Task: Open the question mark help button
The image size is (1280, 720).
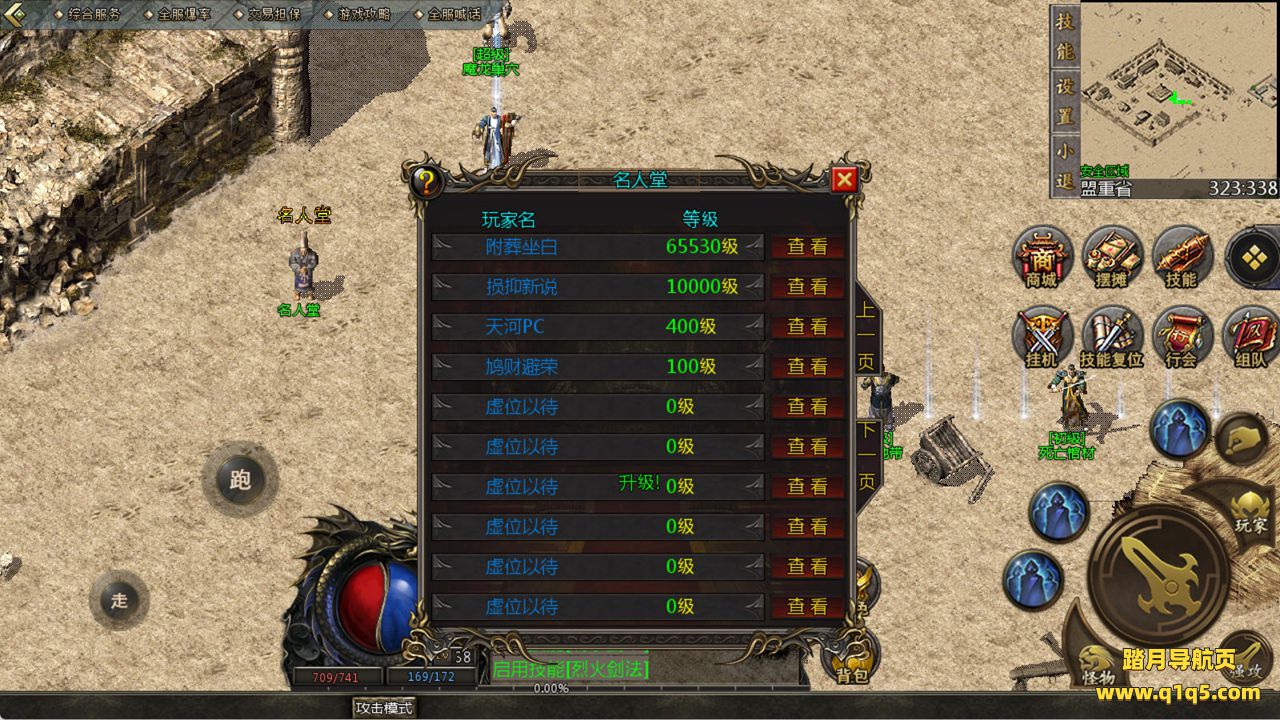Action: (x=427, y=182)
